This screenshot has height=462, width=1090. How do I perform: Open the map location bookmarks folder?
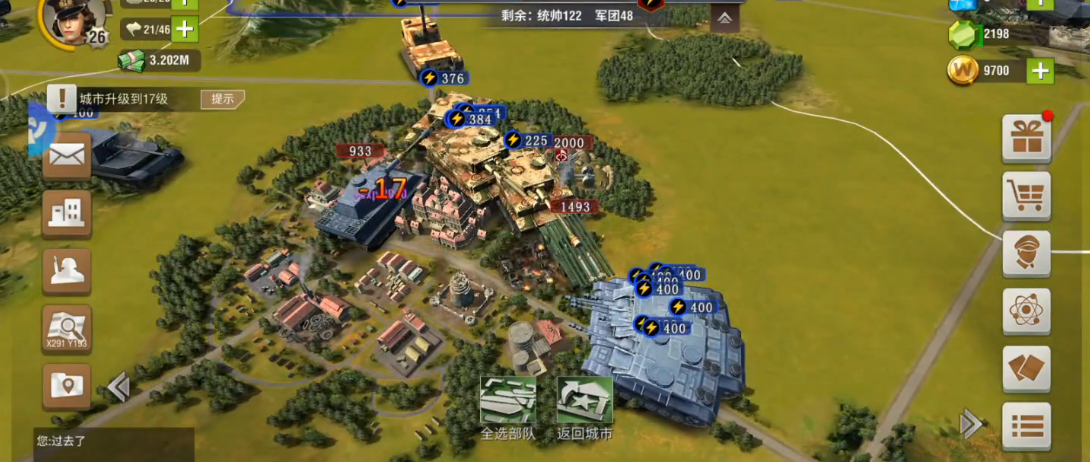tap(67, 385)
